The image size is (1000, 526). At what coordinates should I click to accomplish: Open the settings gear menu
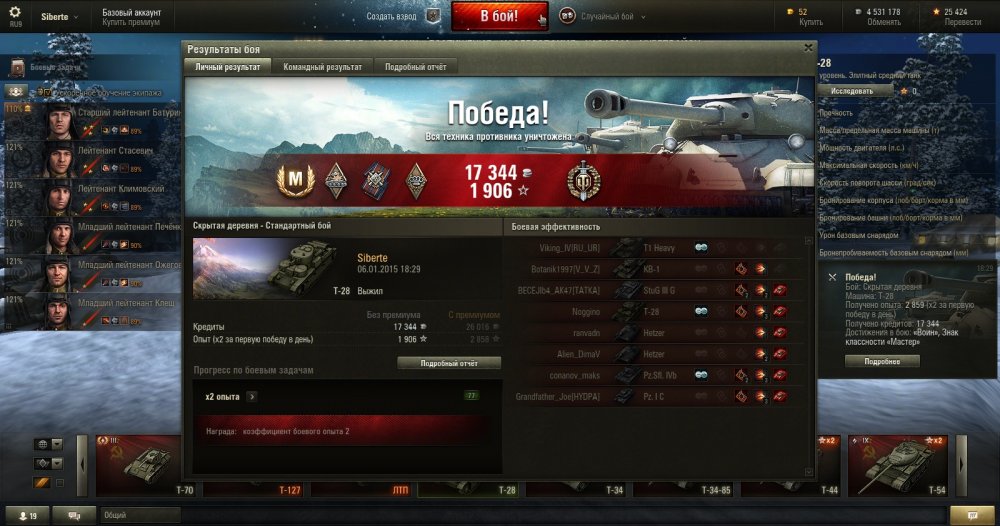tap(15, 14)
